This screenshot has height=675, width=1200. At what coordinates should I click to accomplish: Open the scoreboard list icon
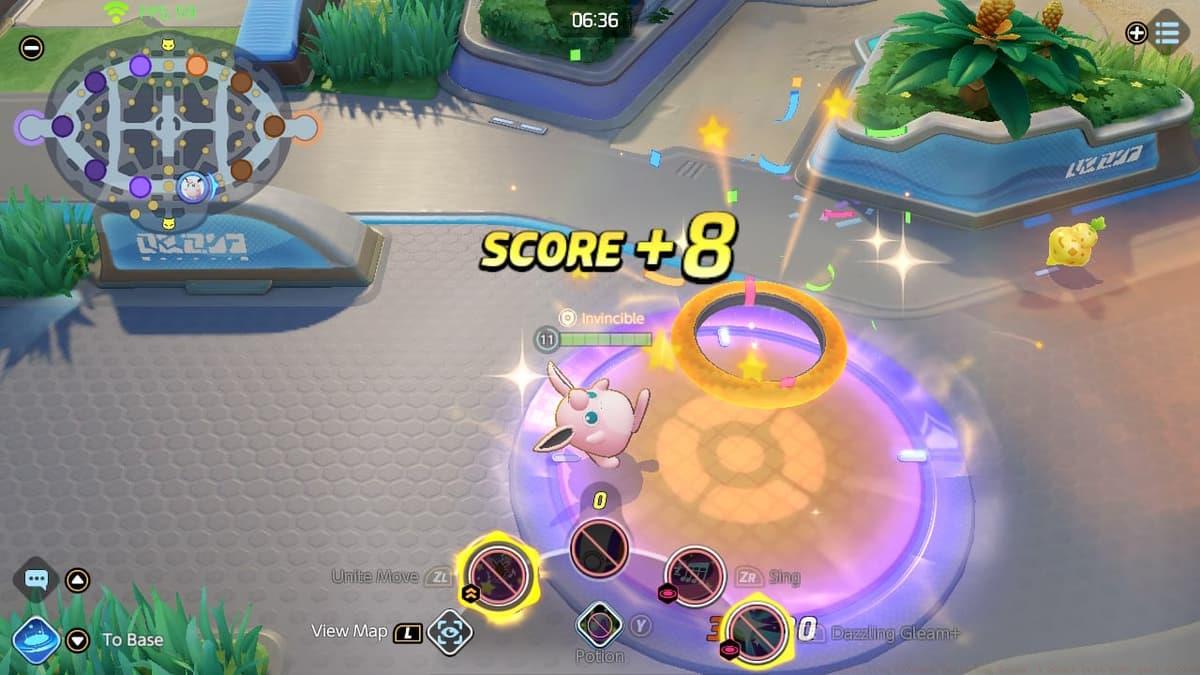pos(1167,33)
